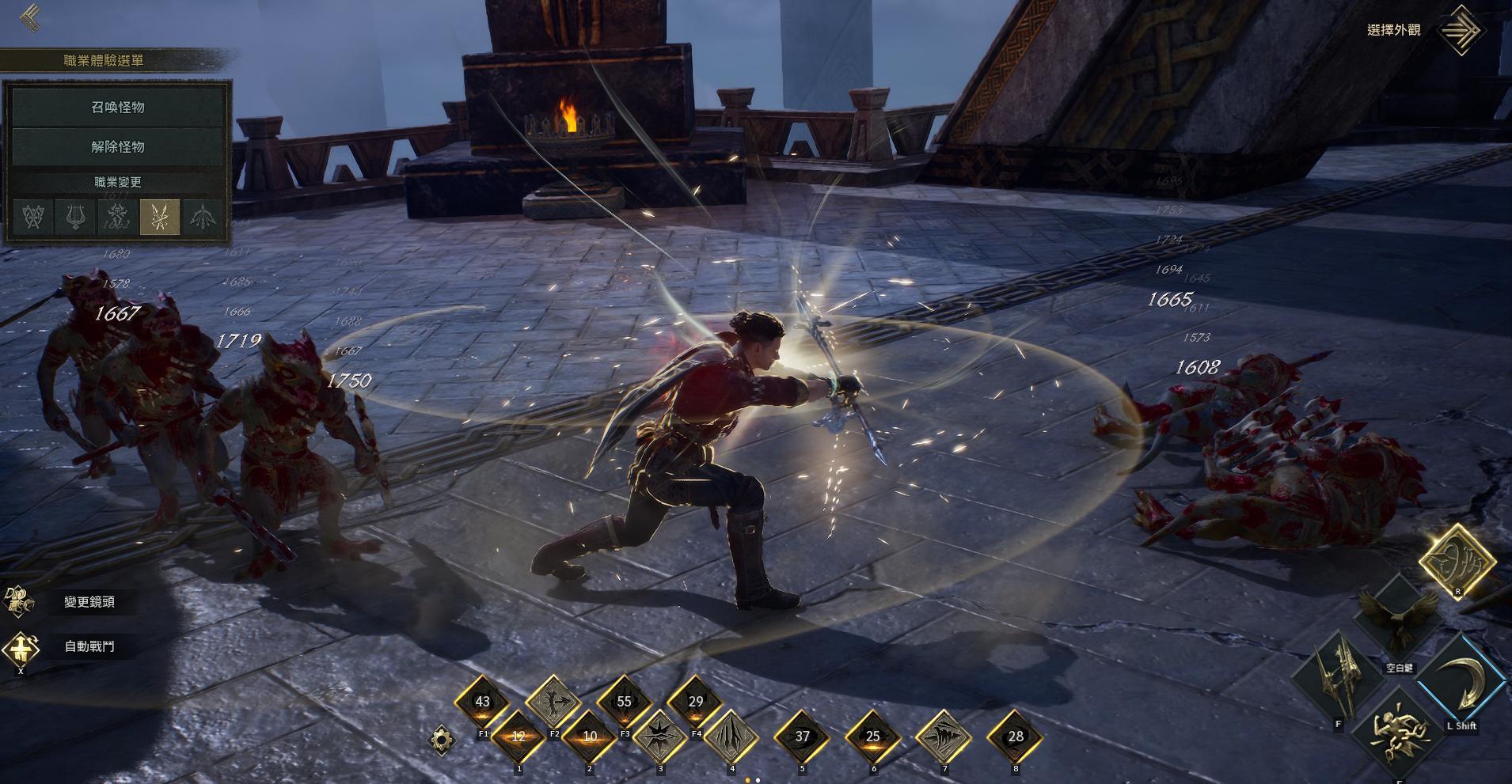1512x784 pixels.
Task: Use the glowing R ultimate skill
Action: click(1456, 561)
